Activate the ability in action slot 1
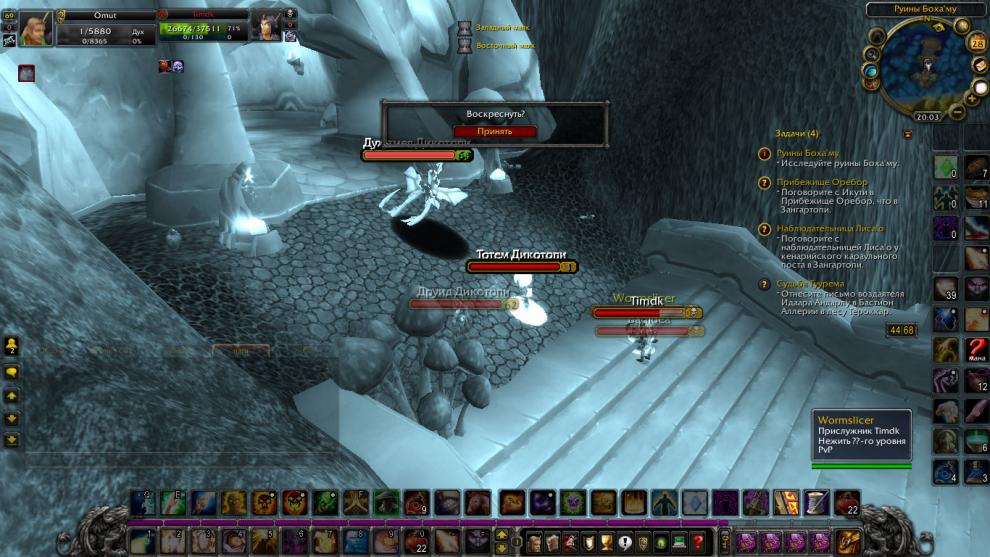Image resolution: width=990 pixels, height=557 pixels. click(141, 541)
